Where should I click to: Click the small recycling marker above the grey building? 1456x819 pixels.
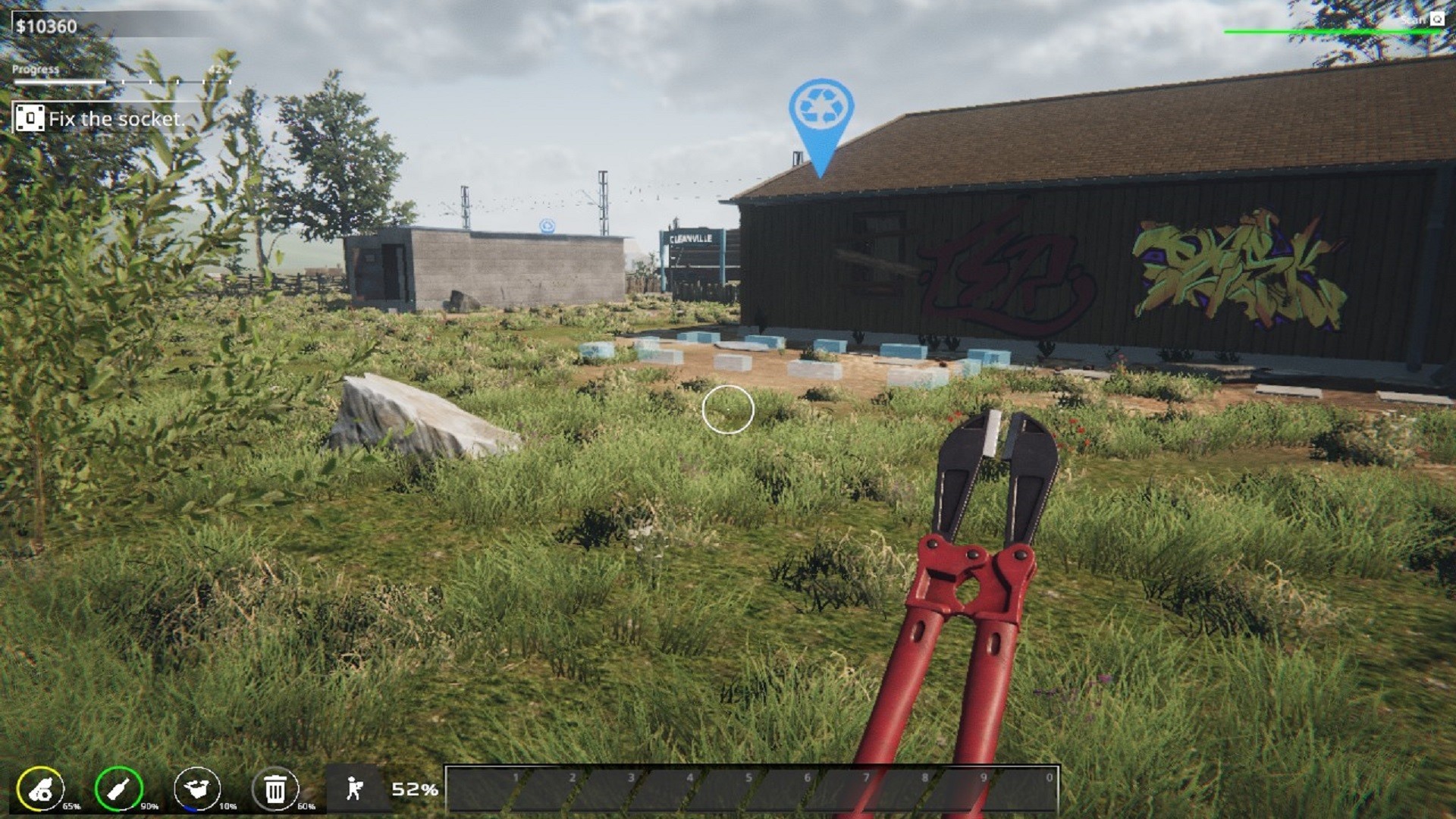(548, 224)
